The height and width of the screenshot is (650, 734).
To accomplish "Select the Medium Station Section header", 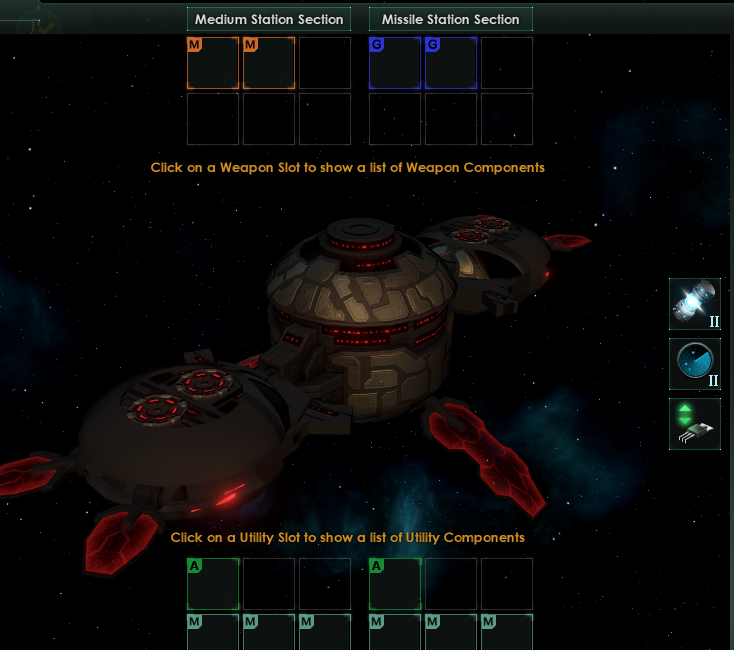I will click(x=268, y=19).
